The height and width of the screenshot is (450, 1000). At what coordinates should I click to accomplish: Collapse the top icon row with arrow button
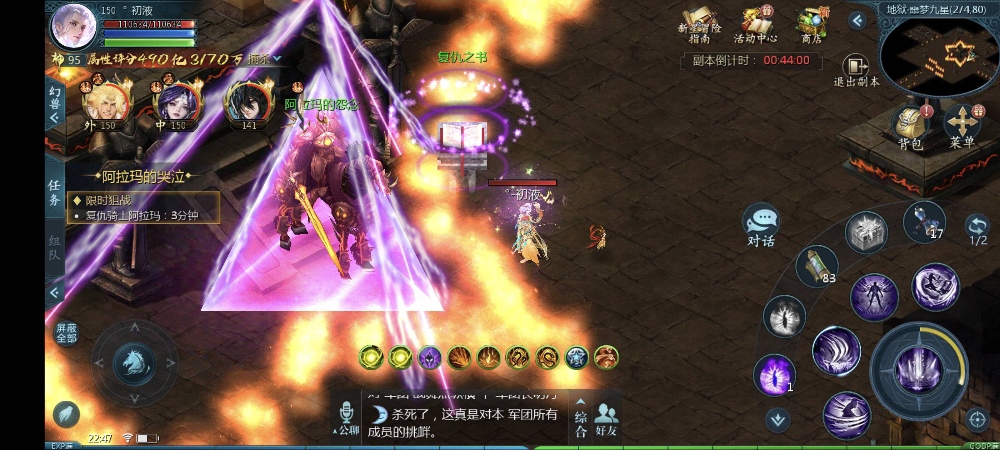pyautogui.click(x=857, y=20)
